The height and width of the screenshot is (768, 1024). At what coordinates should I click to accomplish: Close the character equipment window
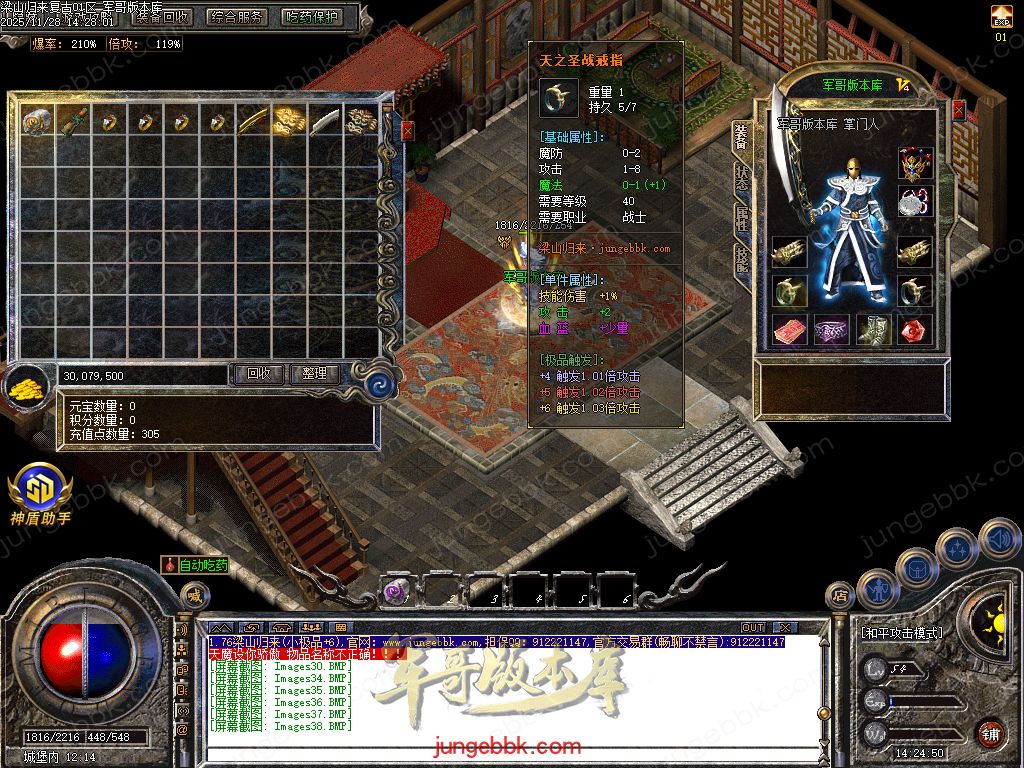pyautogui.click(x=957, y=108)
